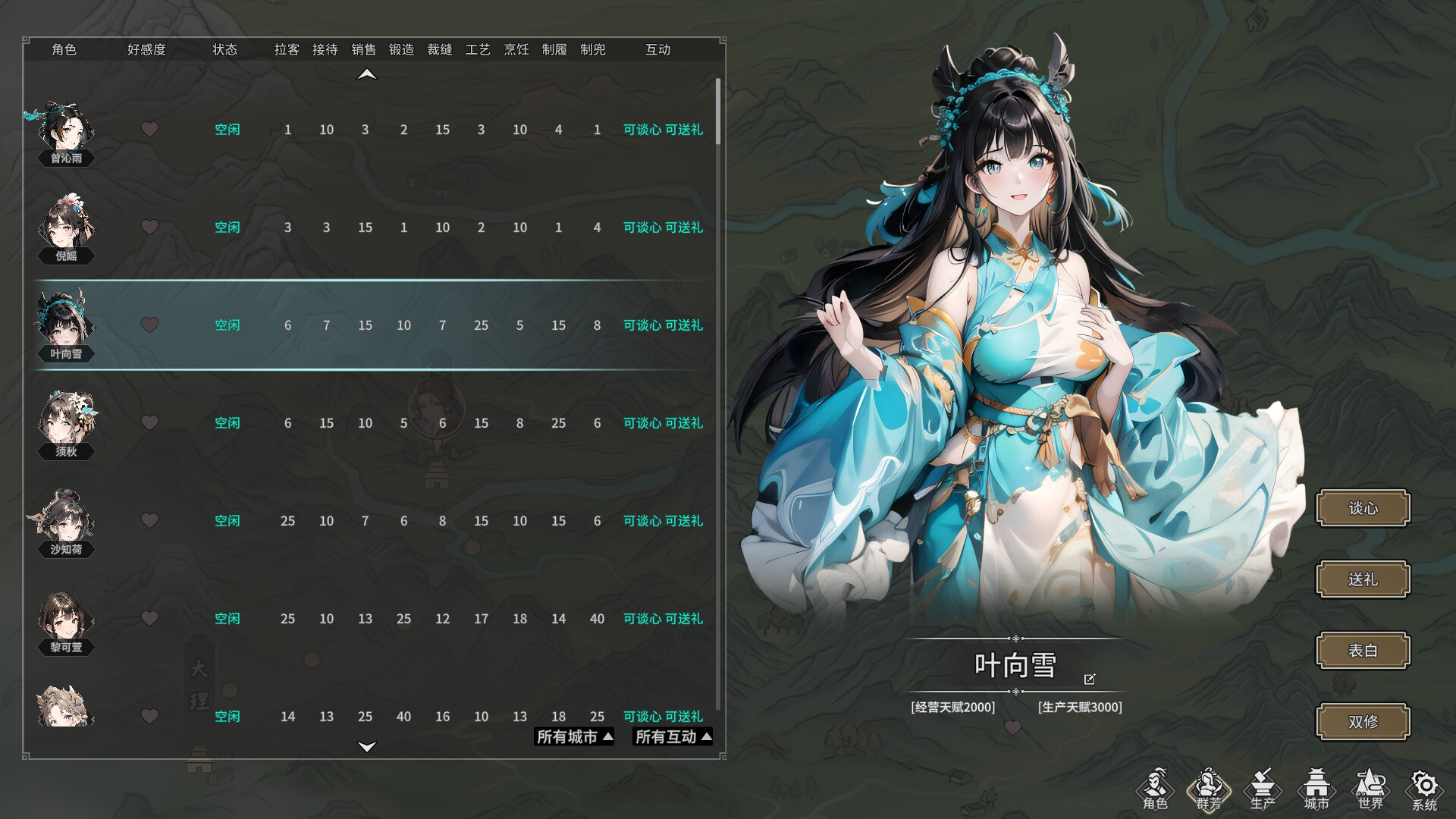Screen dimensions: 1456x819
Task: Toggle 曾沁雨's favor heart
Action: [149, 129]
